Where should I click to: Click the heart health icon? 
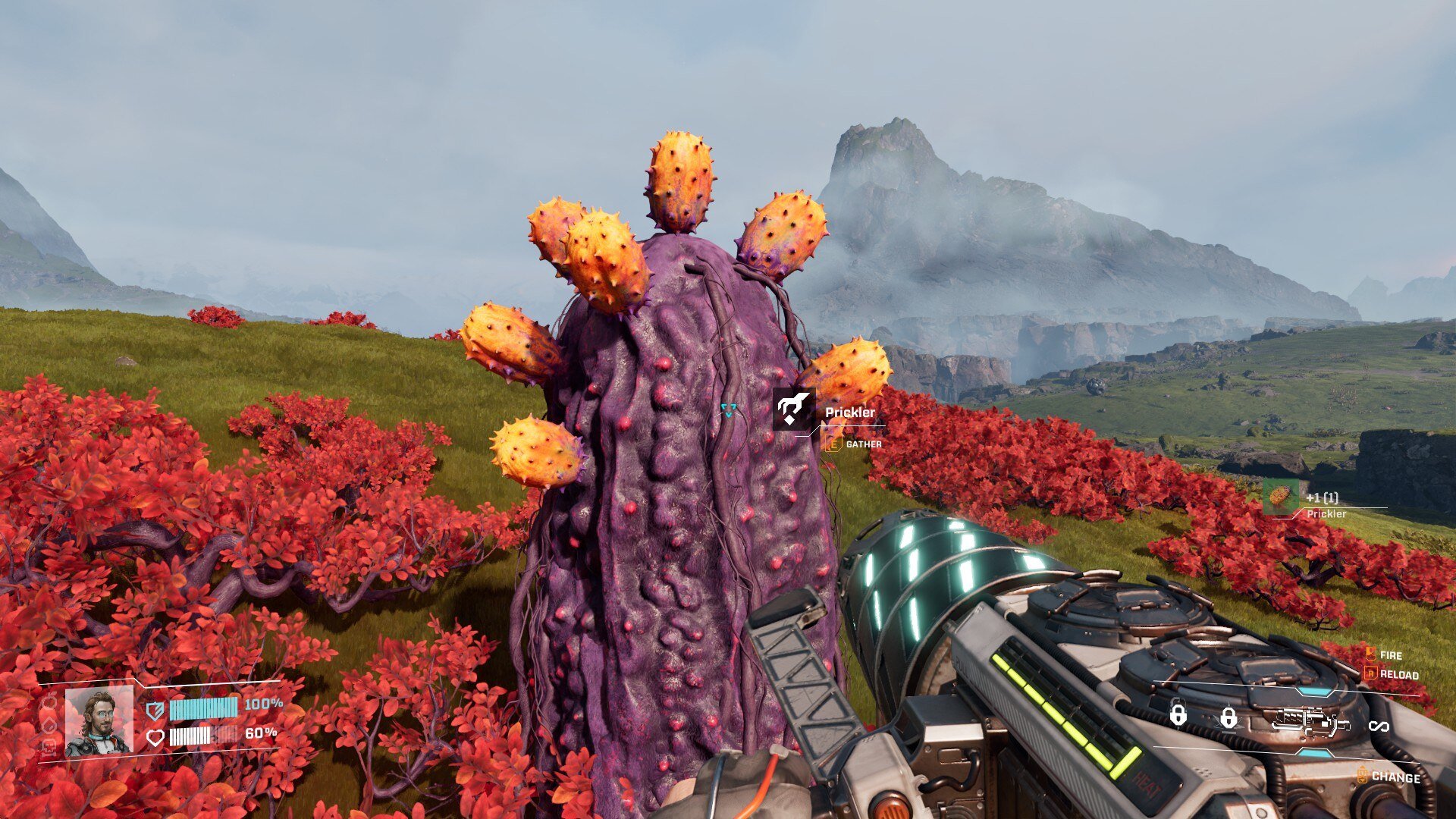155,737
